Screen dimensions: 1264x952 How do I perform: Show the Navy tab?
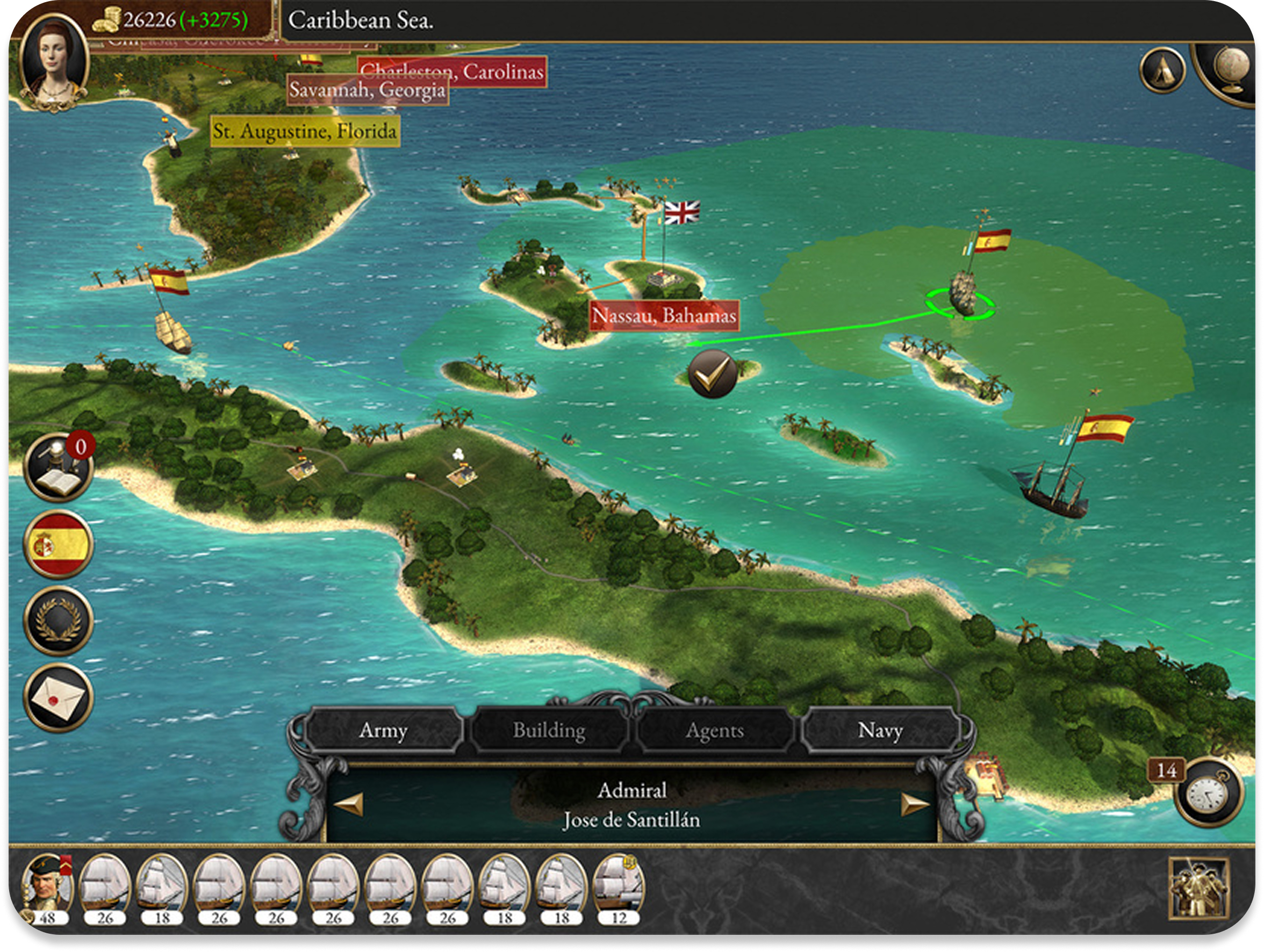[x=880, y=730]
